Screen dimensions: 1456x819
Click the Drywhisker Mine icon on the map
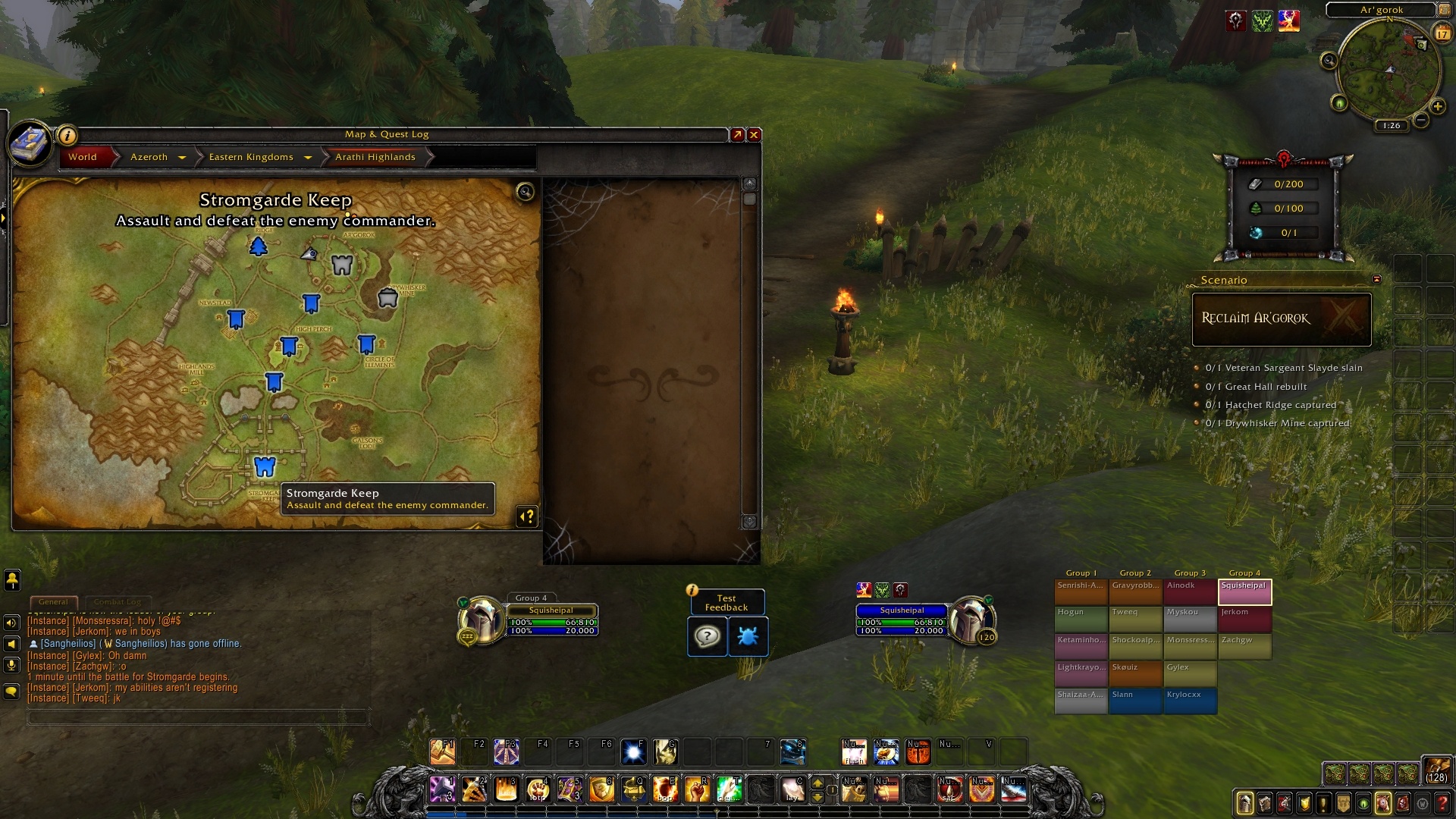click(386, 298)
